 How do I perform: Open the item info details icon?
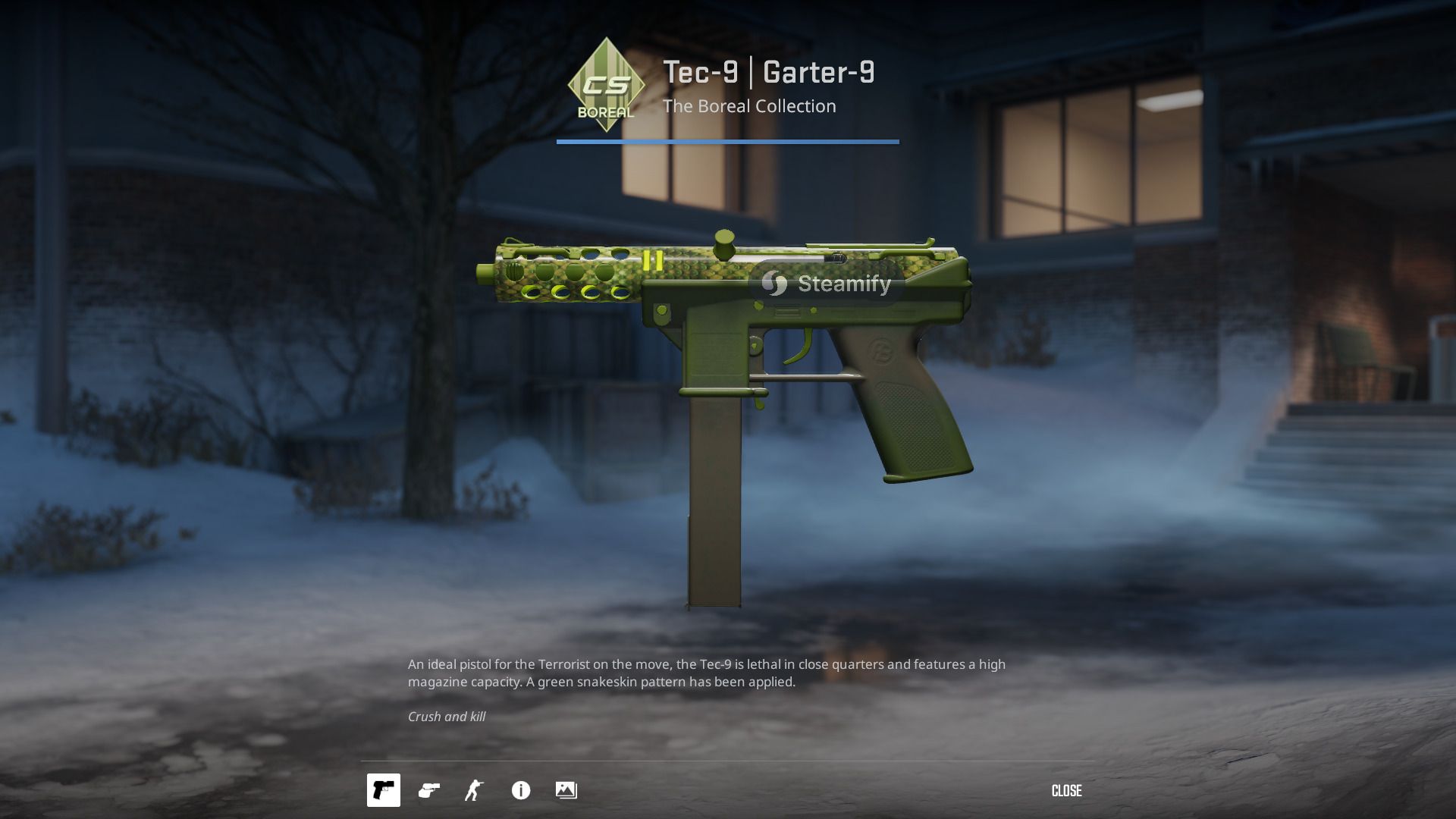tap(521, 790)
